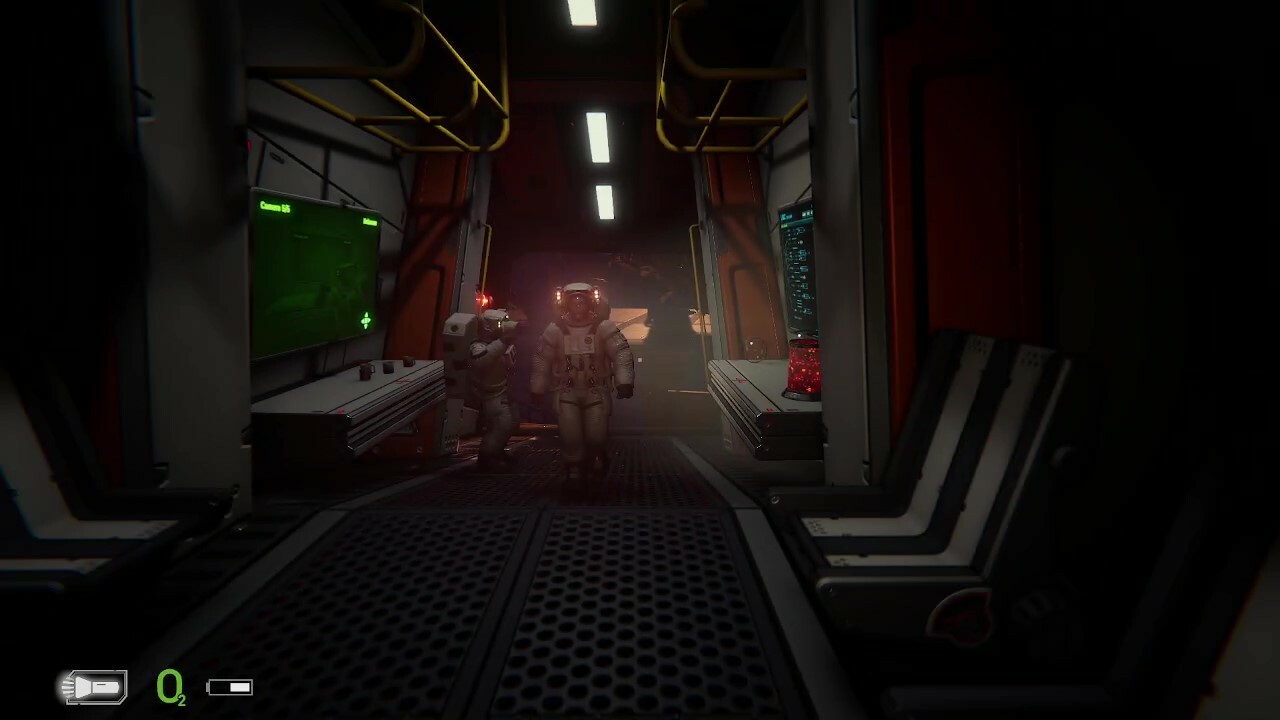Select the green O2 oxygen indicator
This screenshot has height=720, width=1280.
170,687
